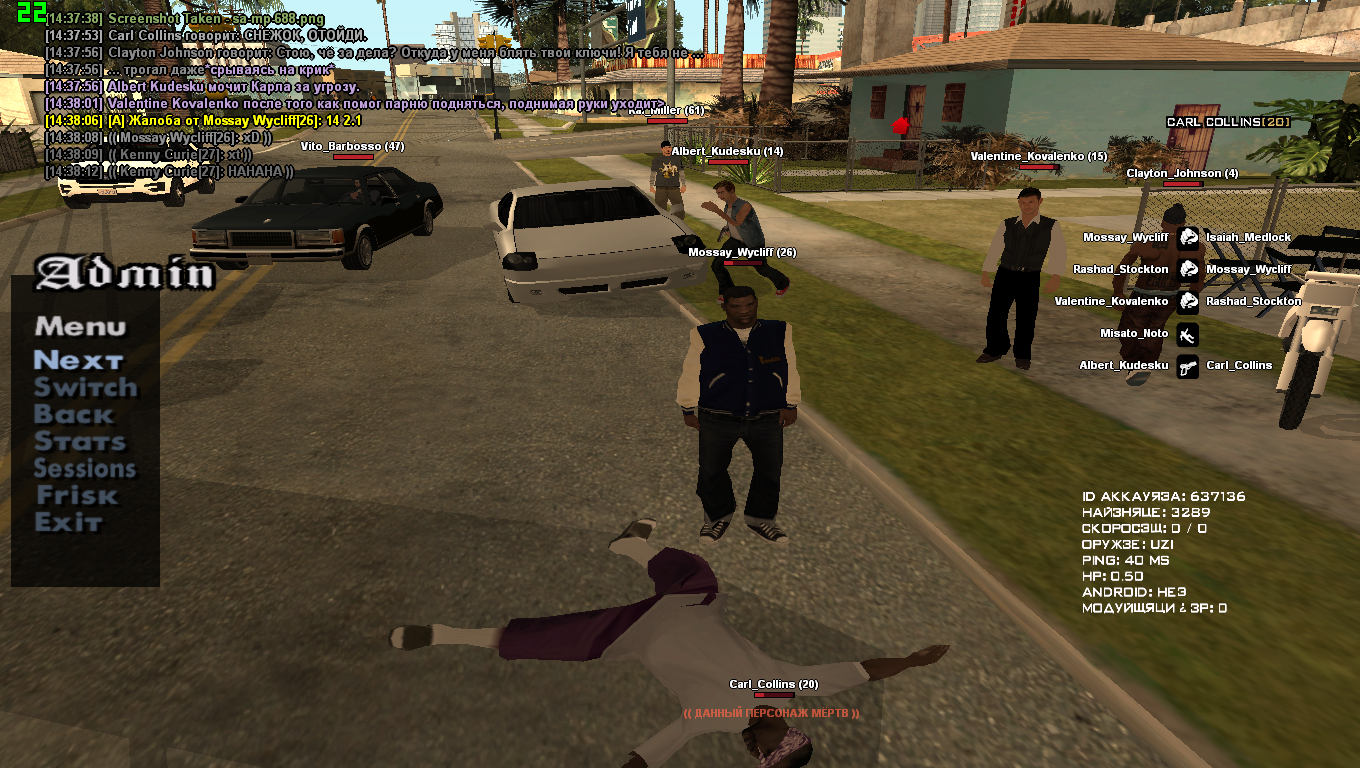
Task: Open Stats from the Admin menu
Action: (x=80, y=441)
